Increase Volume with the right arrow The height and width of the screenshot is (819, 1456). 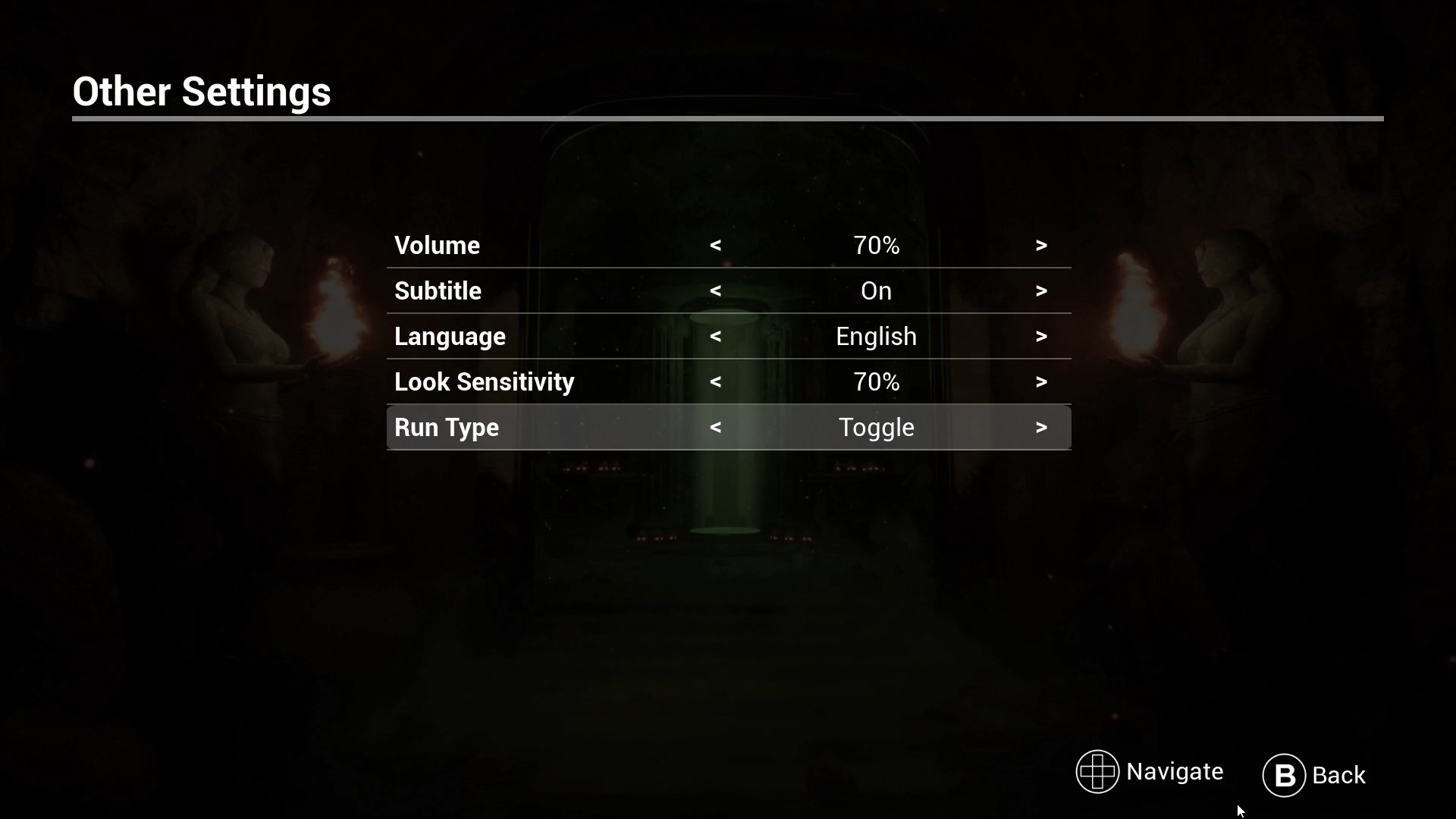[1041, 245]
